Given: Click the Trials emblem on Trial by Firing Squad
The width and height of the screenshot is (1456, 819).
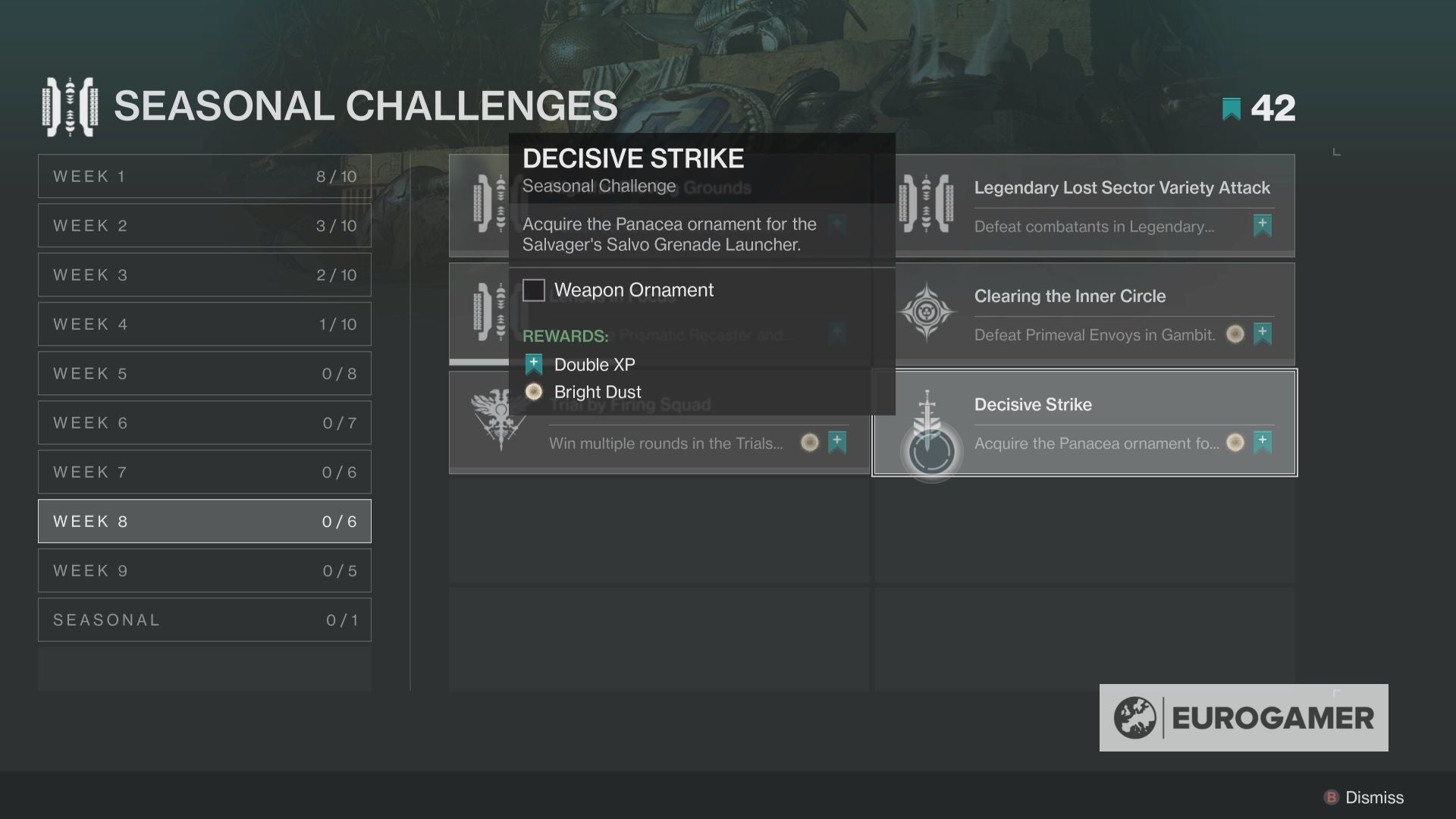Looking at the screenshot, I should click(x=499, y=423).
